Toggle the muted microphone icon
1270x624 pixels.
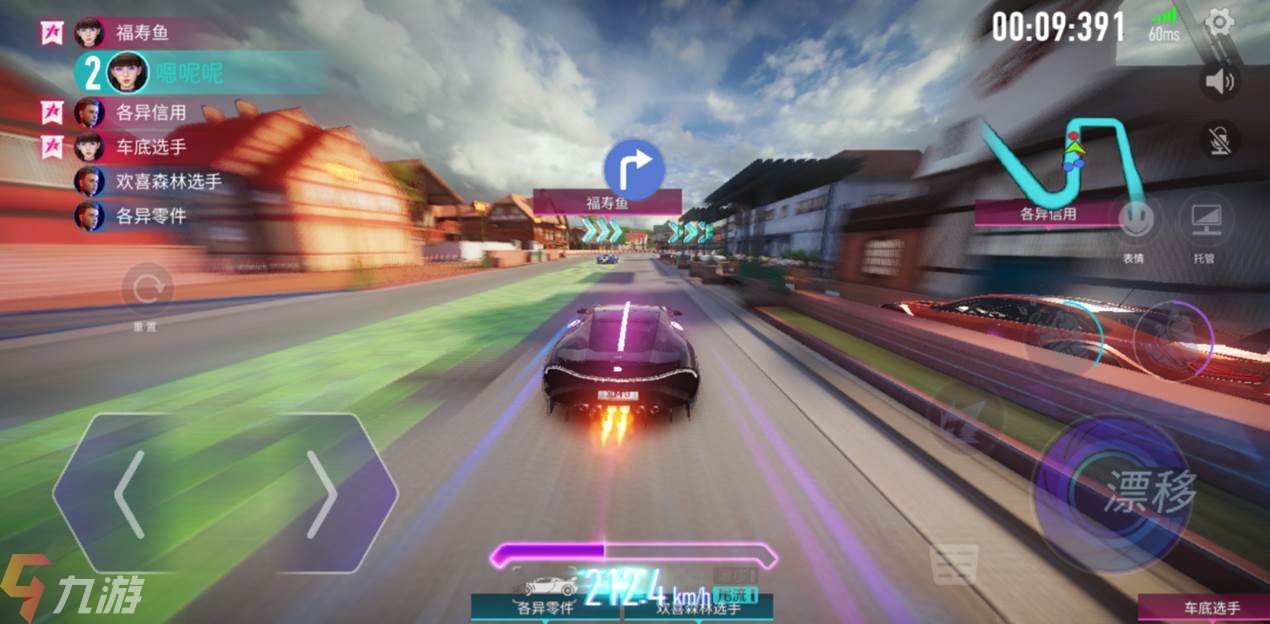coord(1220,140)
